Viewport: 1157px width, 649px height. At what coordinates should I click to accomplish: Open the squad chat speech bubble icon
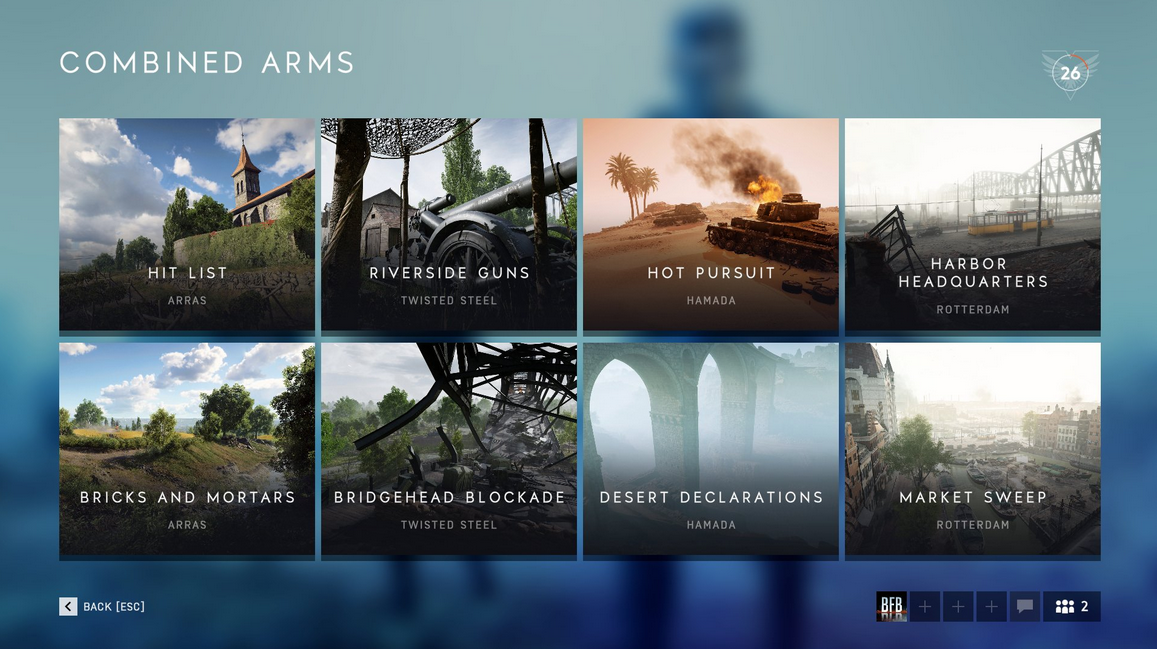point(1025,607)
